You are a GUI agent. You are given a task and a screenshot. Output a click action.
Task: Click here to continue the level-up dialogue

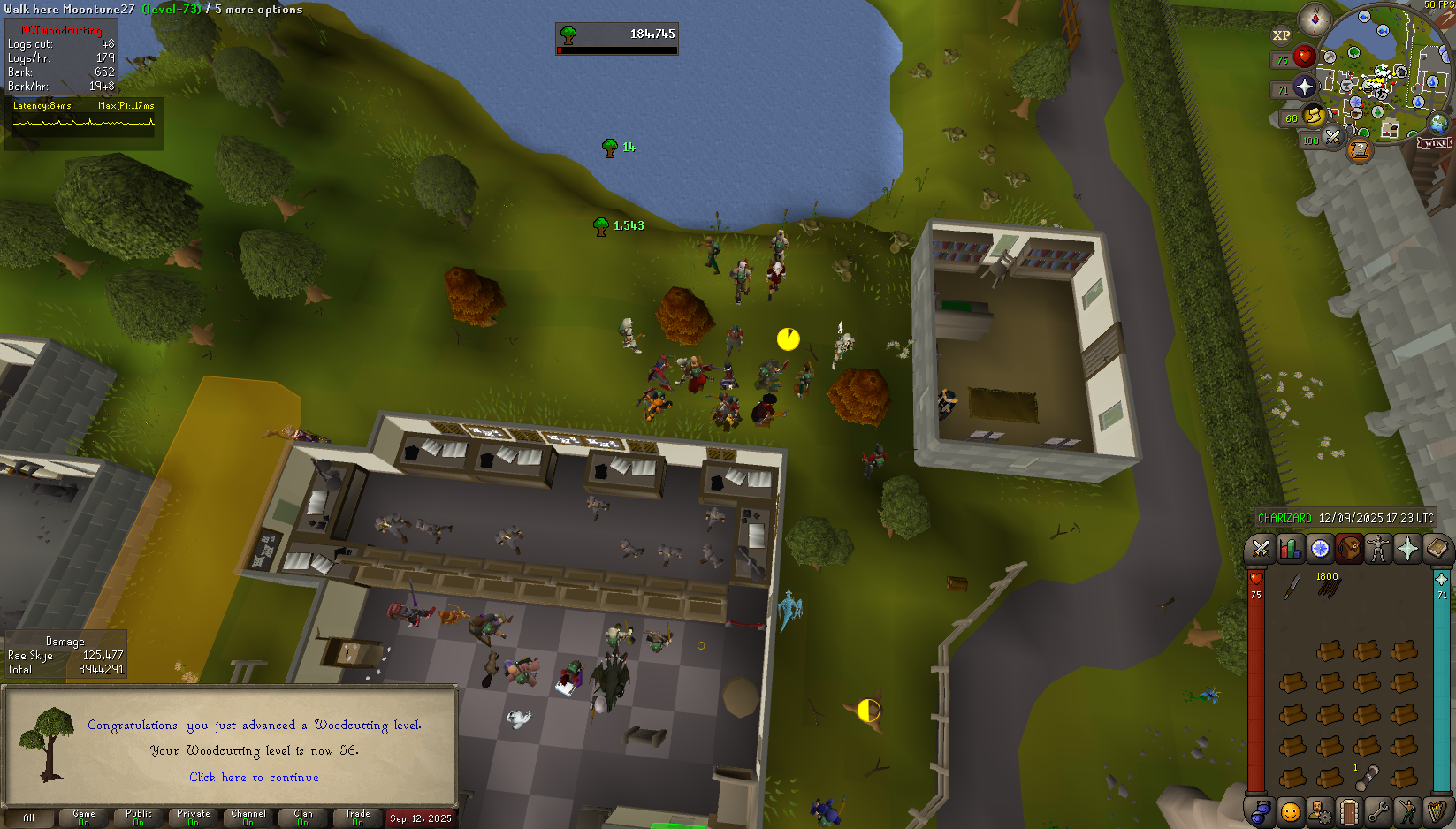point(254,778)
